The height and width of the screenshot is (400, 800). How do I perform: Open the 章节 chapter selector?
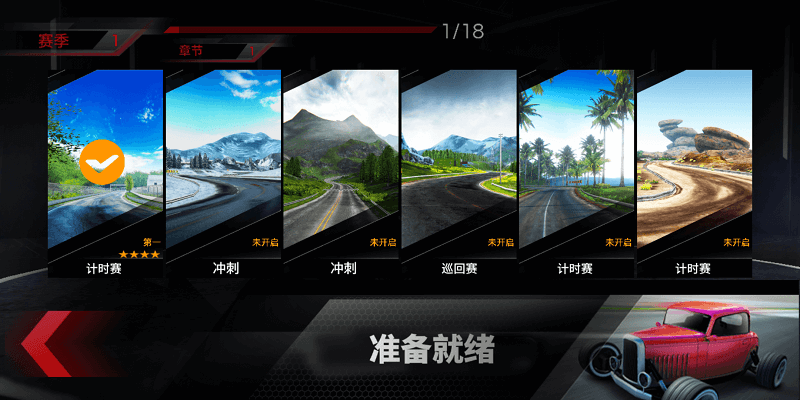215,51
